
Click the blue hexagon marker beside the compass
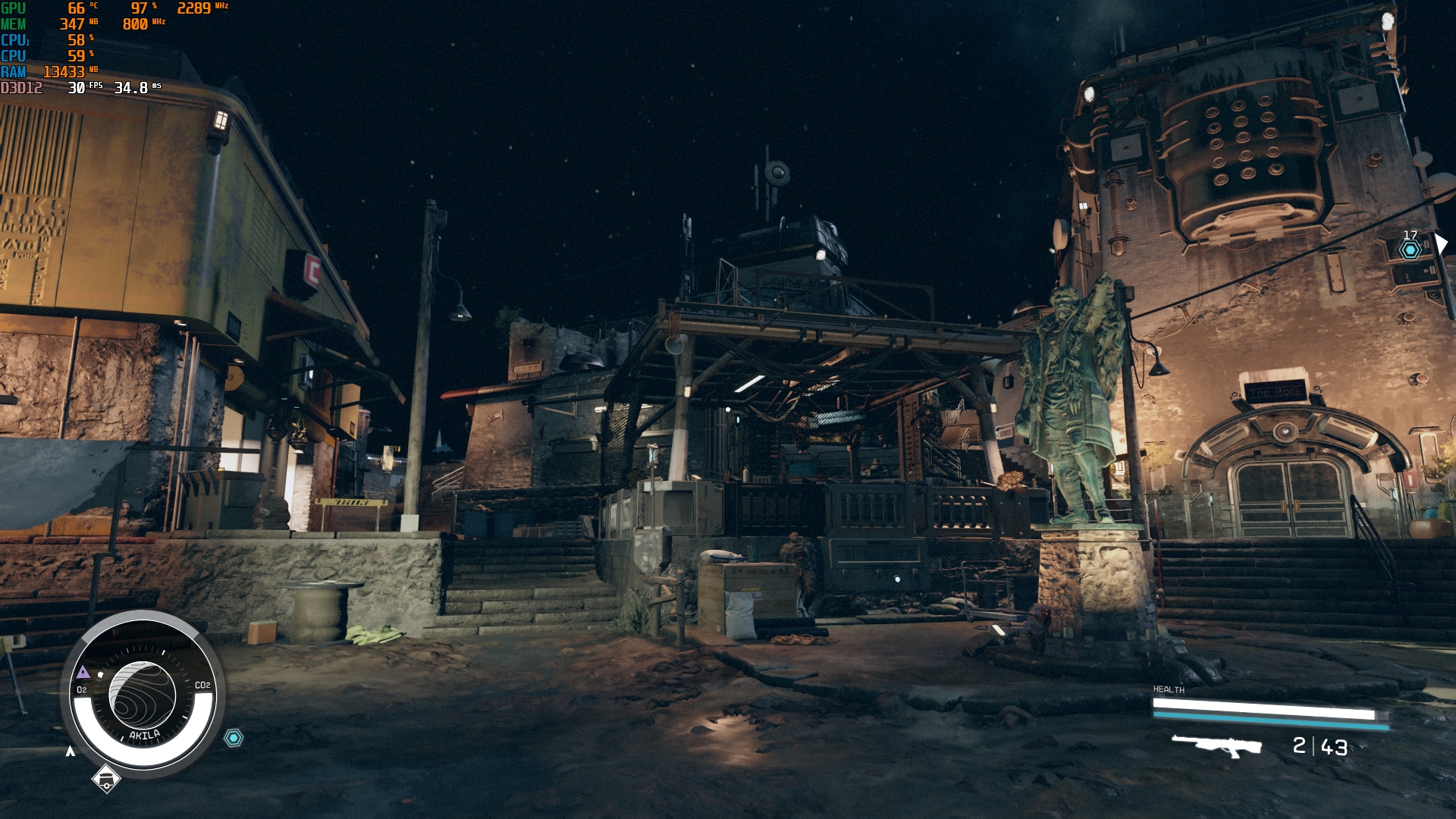pyautogui.click(x=234, y=737)
